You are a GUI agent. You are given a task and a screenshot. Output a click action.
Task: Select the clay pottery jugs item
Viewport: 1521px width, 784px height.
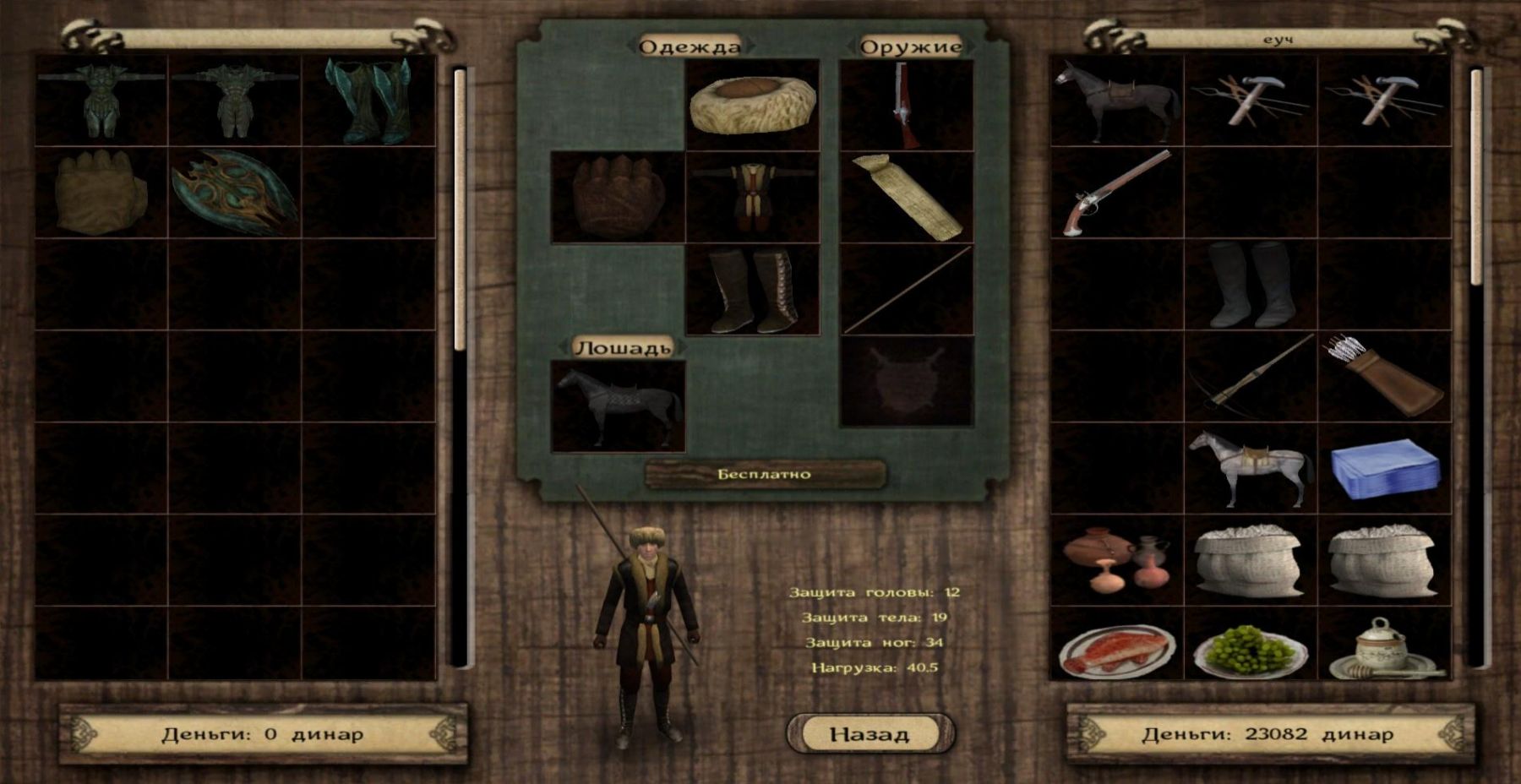click(1116, 559)
